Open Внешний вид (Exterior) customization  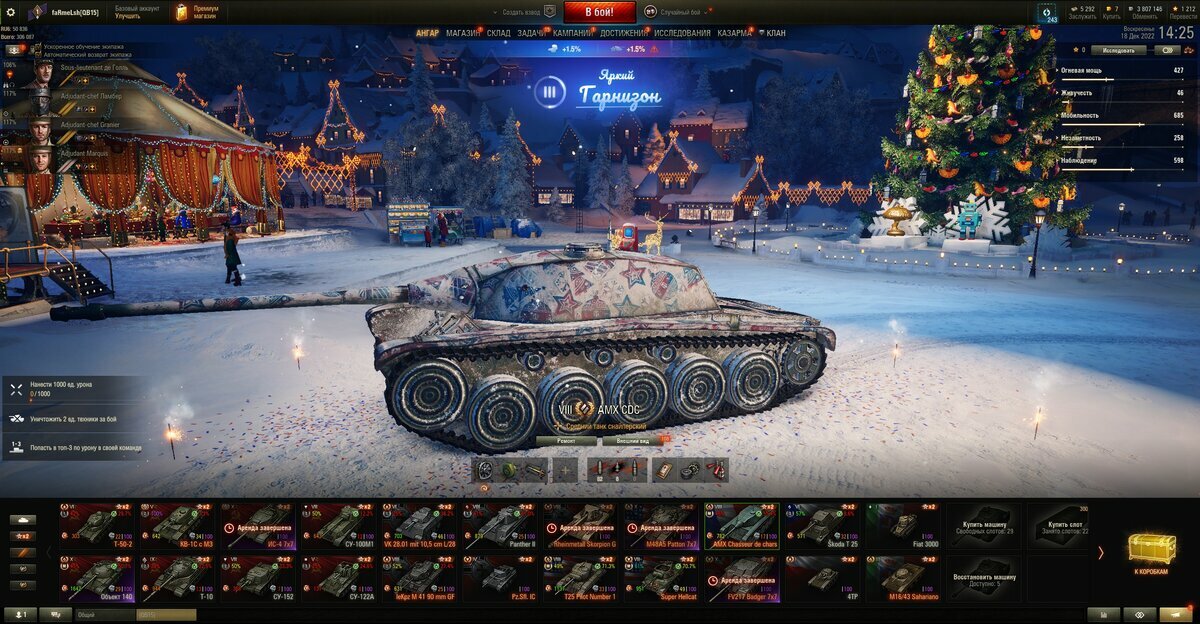632,440
